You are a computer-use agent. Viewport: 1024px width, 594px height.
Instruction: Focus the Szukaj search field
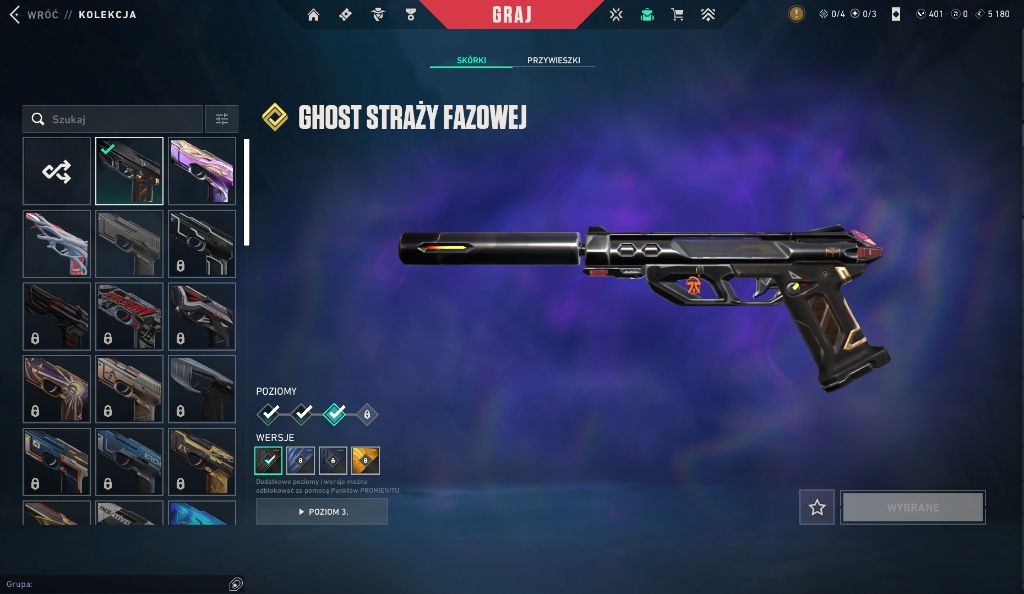point(120,119)
